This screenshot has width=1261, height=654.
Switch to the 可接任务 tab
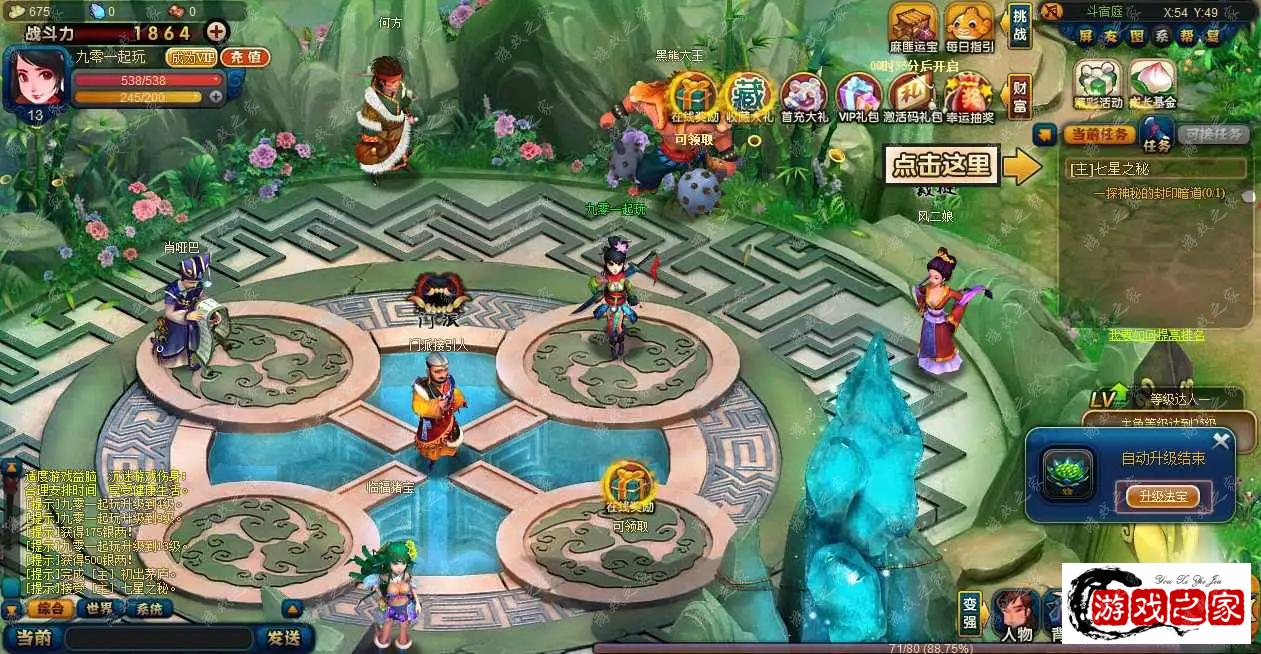pos(1212,134)
